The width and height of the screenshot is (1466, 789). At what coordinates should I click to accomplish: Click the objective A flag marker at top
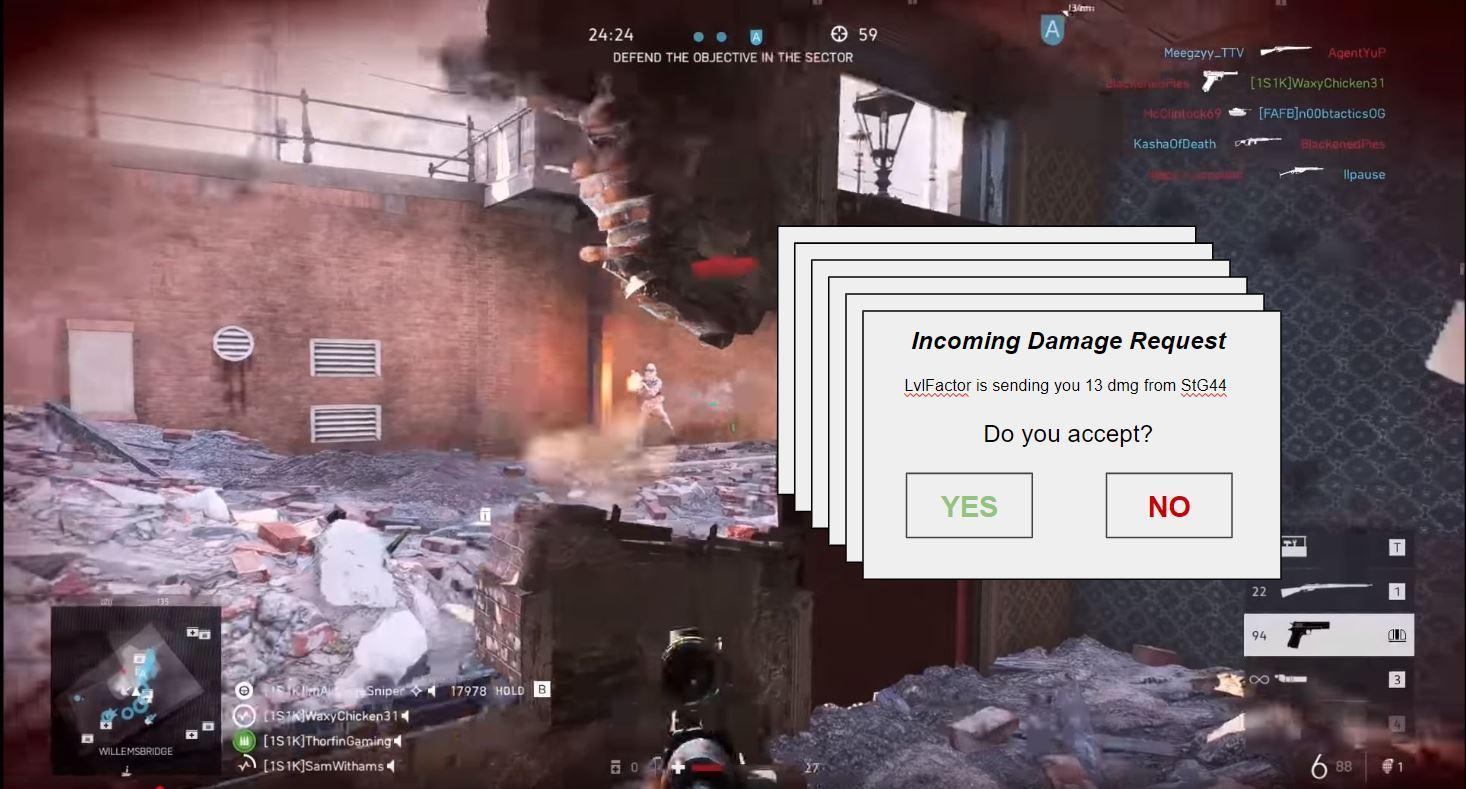click(1051, 30)
